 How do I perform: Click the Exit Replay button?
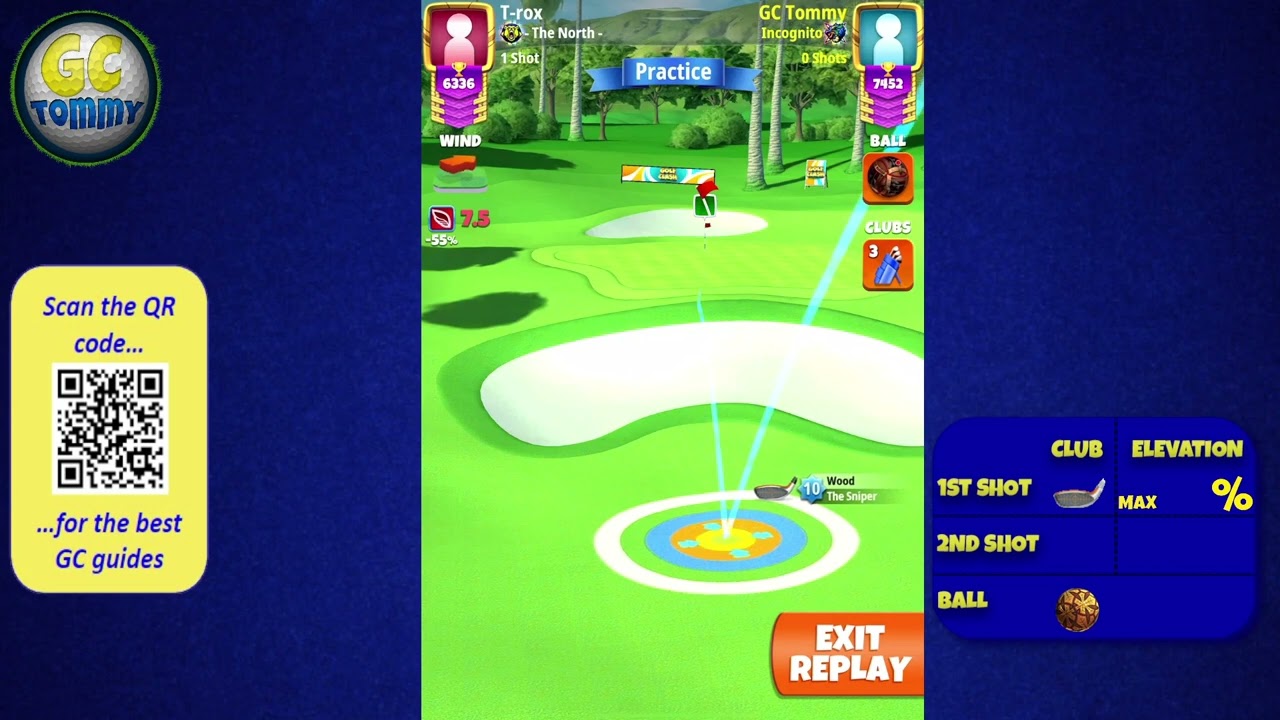coord(848,654)
